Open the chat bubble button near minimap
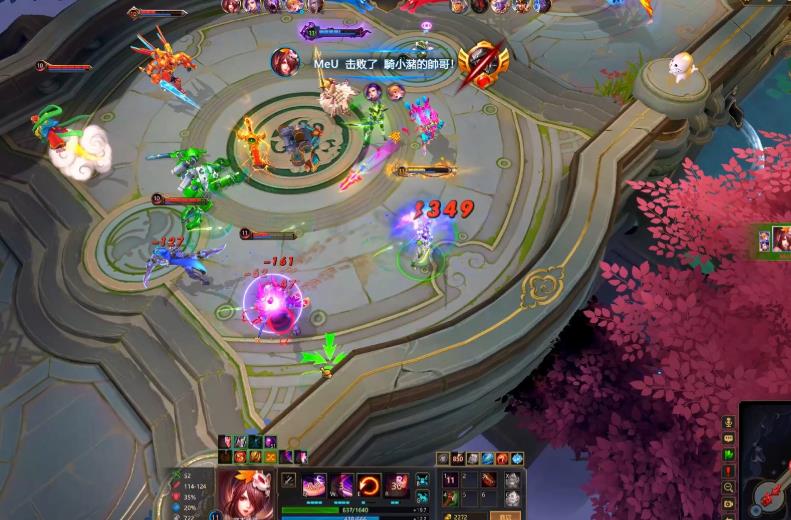Viewport: 791px width, 520px height. coord(729,439)
